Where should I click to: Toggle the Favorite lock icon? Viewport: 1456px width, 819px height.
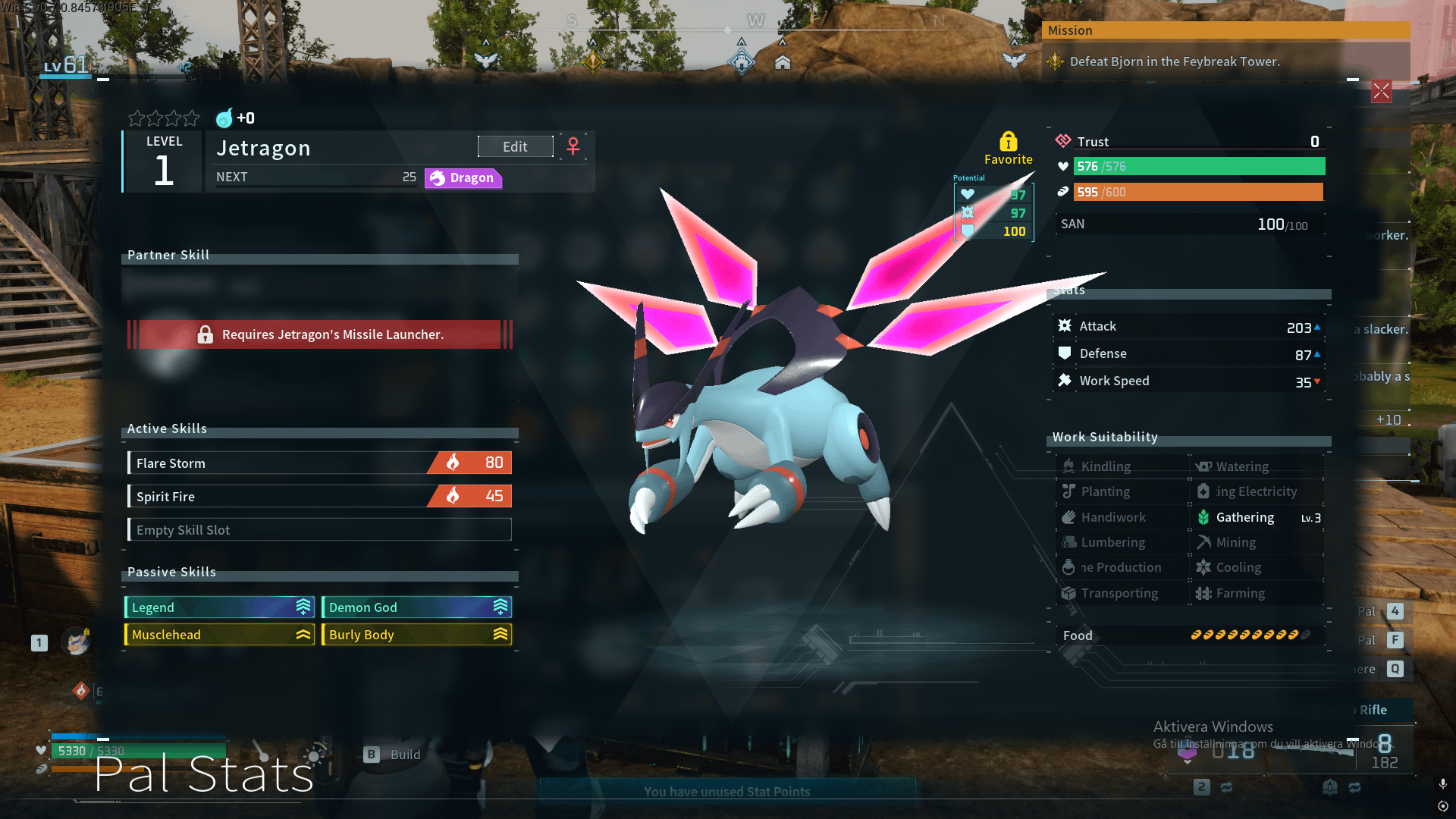(x=1008, y=142)
